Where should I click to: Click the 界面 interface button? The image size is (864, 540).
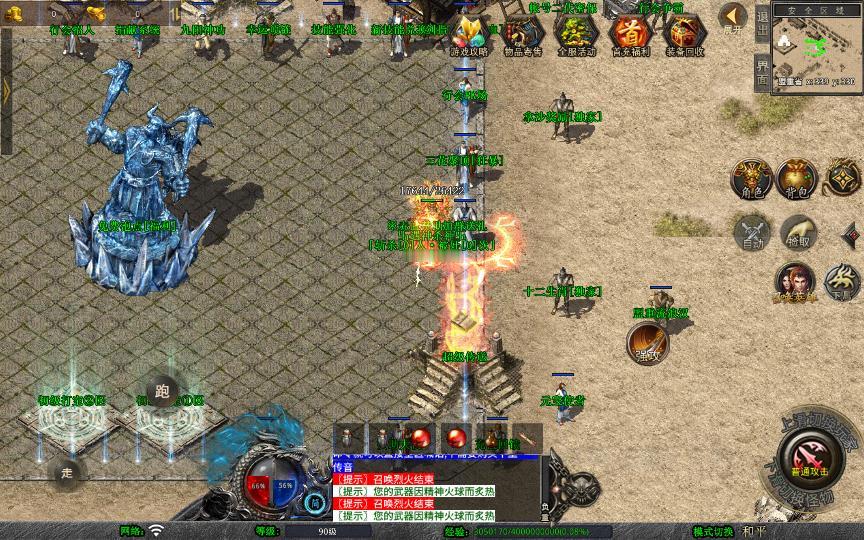click(762, 71)
